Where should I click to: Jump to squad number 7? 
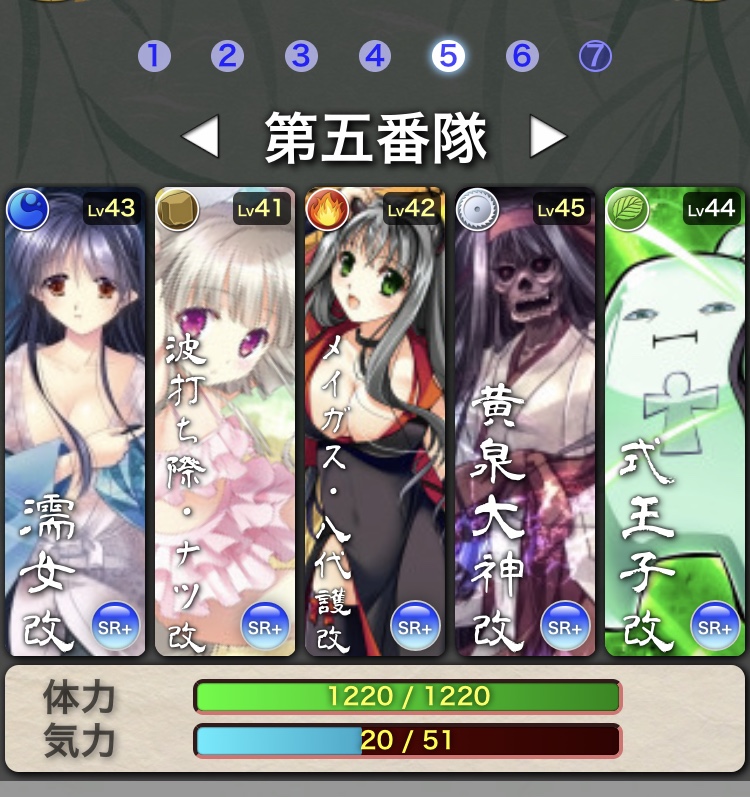(595, 56)
